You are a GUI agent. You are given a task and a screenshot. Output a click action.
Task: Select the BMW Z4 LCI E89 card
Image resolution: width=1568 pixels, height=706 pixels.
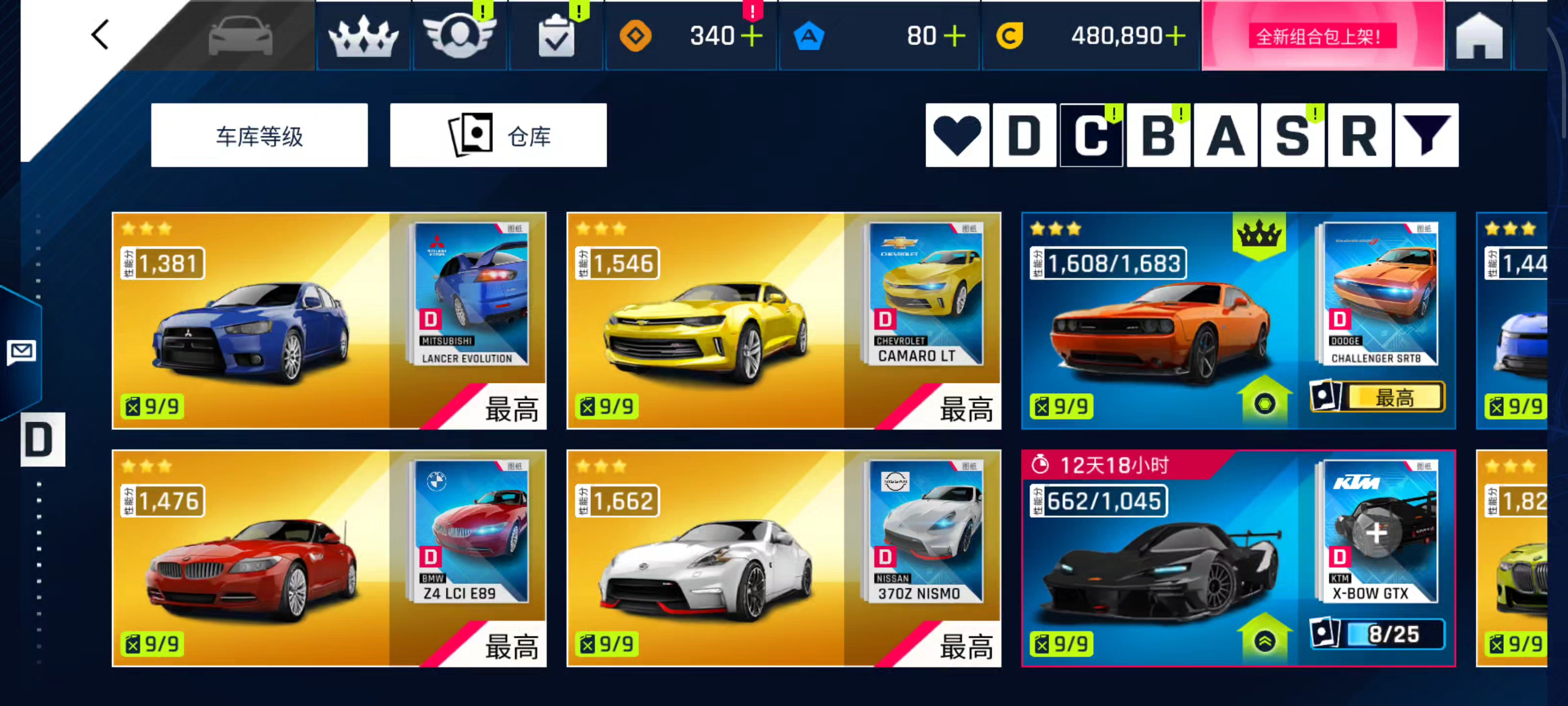coord(329,558)
